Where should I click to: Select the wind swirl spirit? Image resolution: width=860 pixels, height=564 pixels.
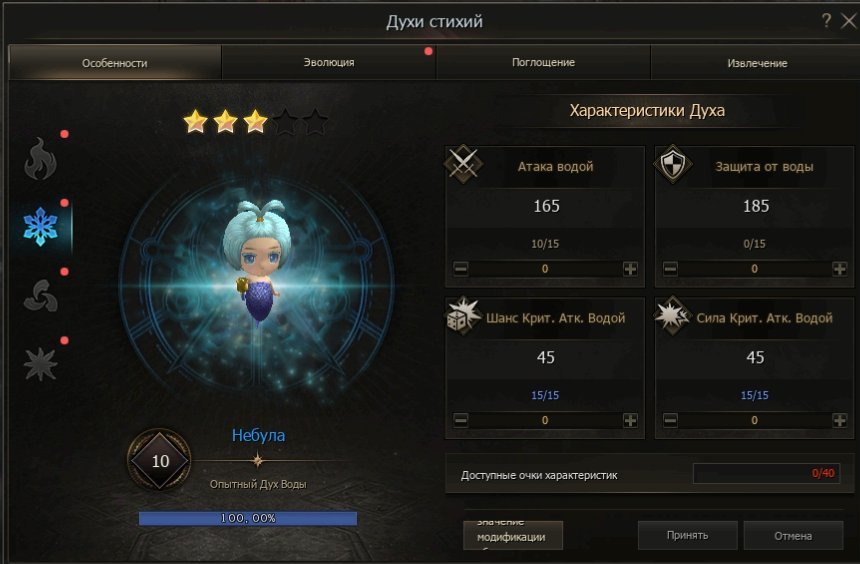[x=41, y=296]
